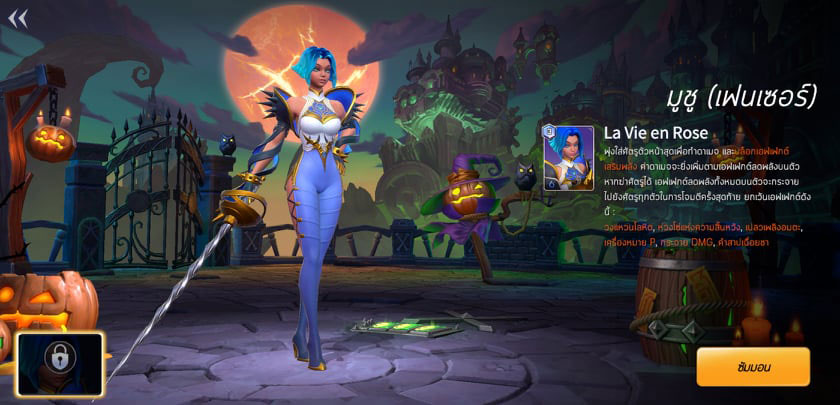This screenshot has height=405, width=840.
Task: Tap the yellow ซัมมอน summon button
Action: coord(752,367)
